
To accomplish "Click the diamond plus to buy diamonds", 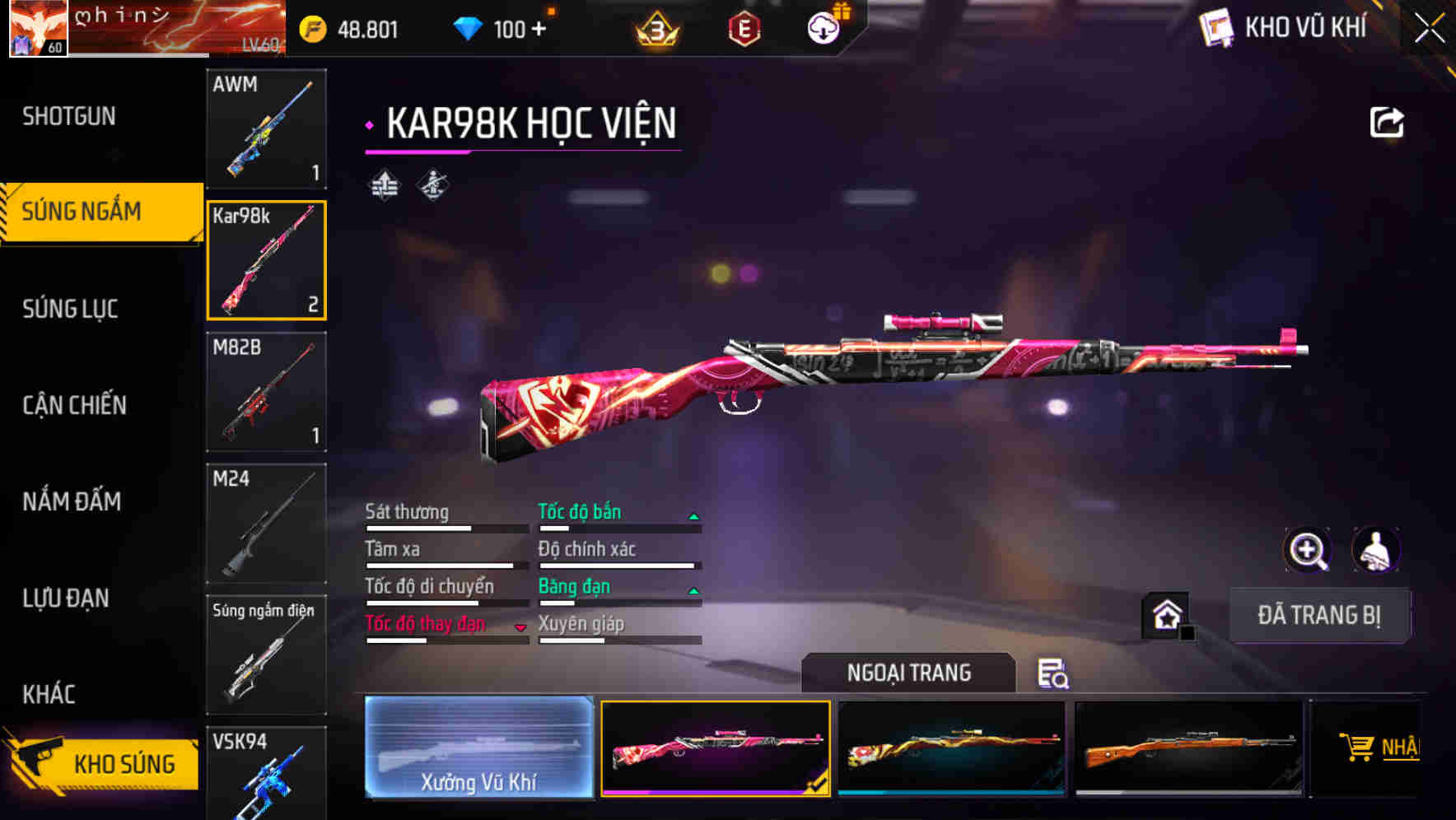I will click(539, 29).
